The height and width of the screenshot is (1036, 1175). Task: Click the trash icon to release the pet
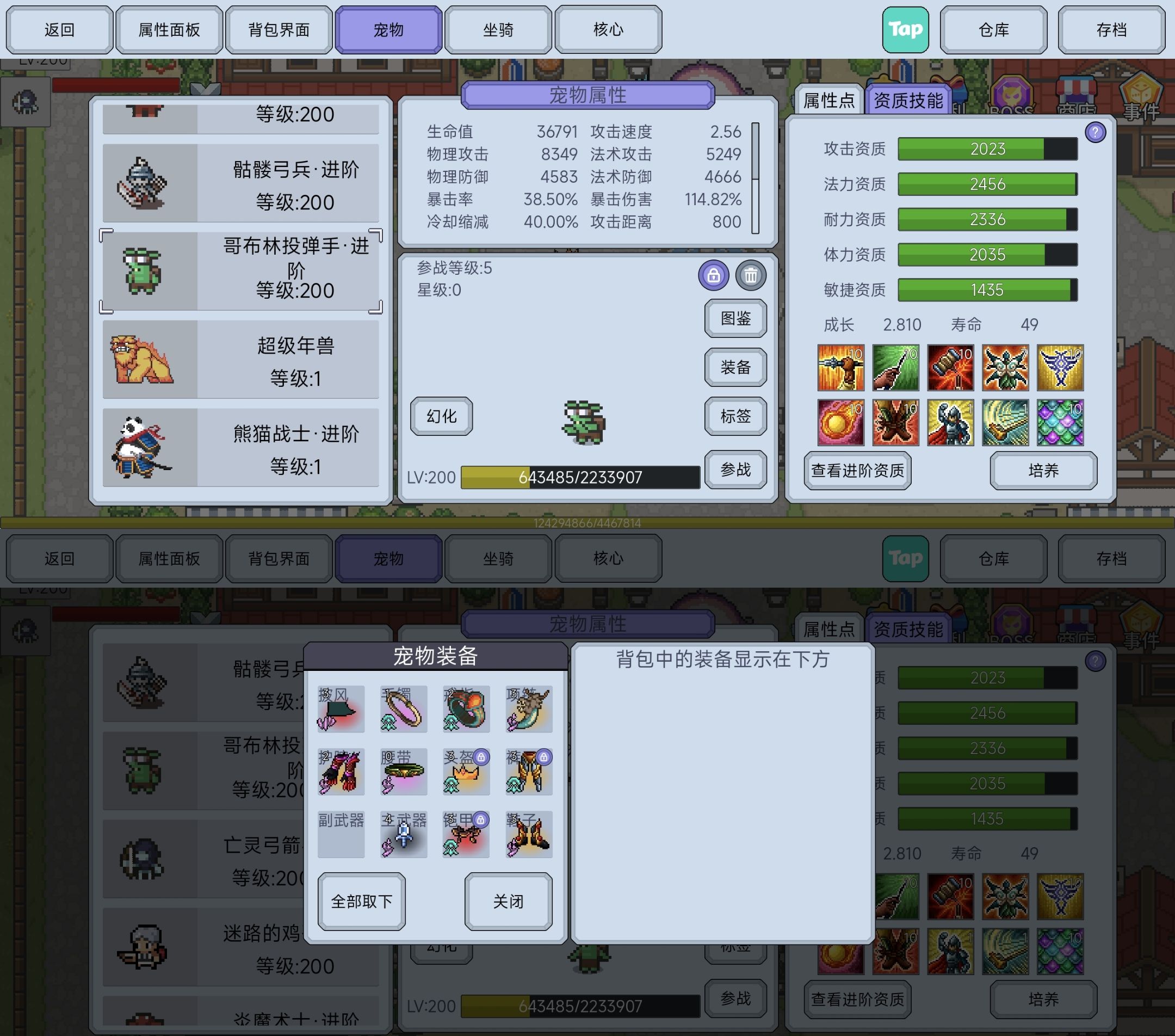point(750,275)
